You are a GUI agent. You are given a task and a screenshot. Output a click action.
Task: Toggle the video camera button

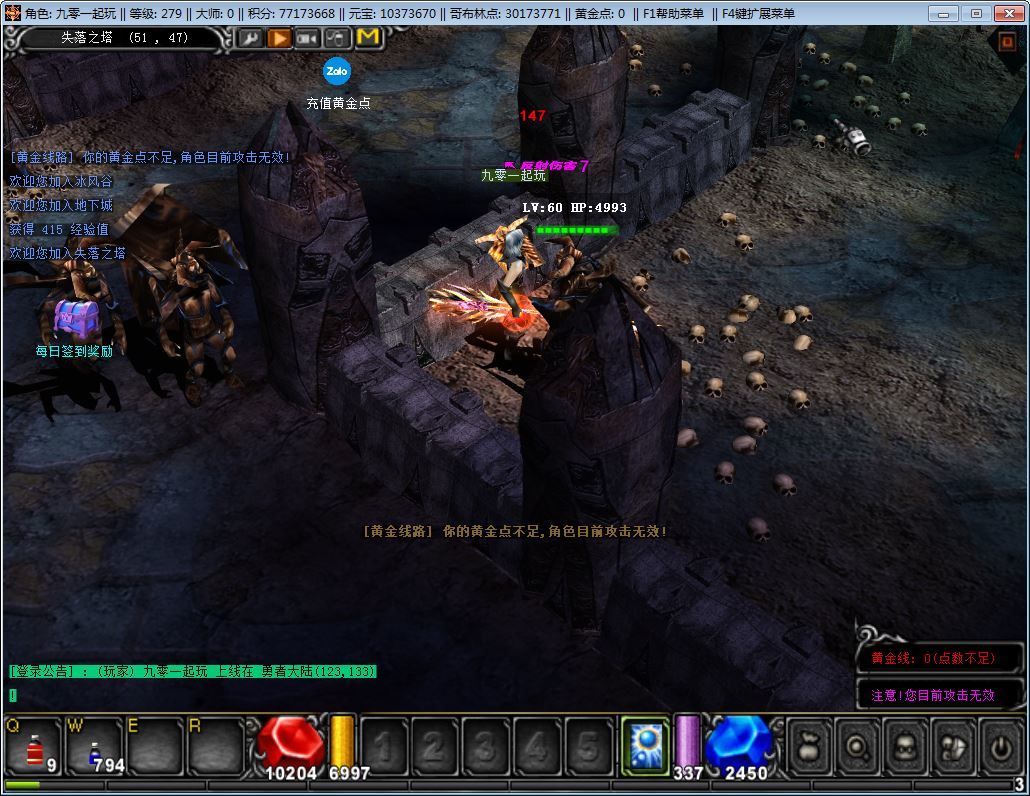pos(308,38)
